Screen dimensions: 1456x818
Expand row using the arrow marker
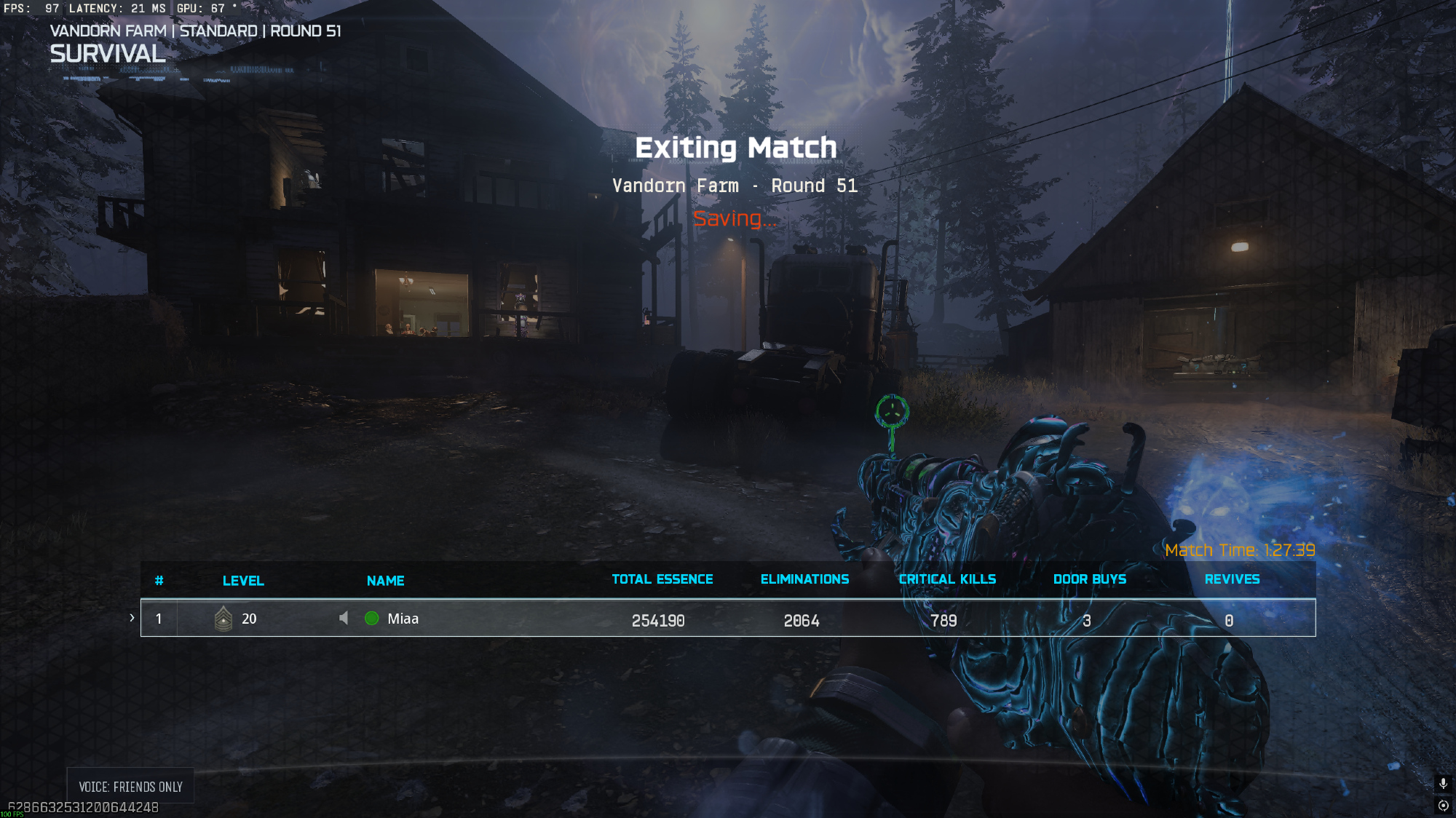(x=132, y=618)
